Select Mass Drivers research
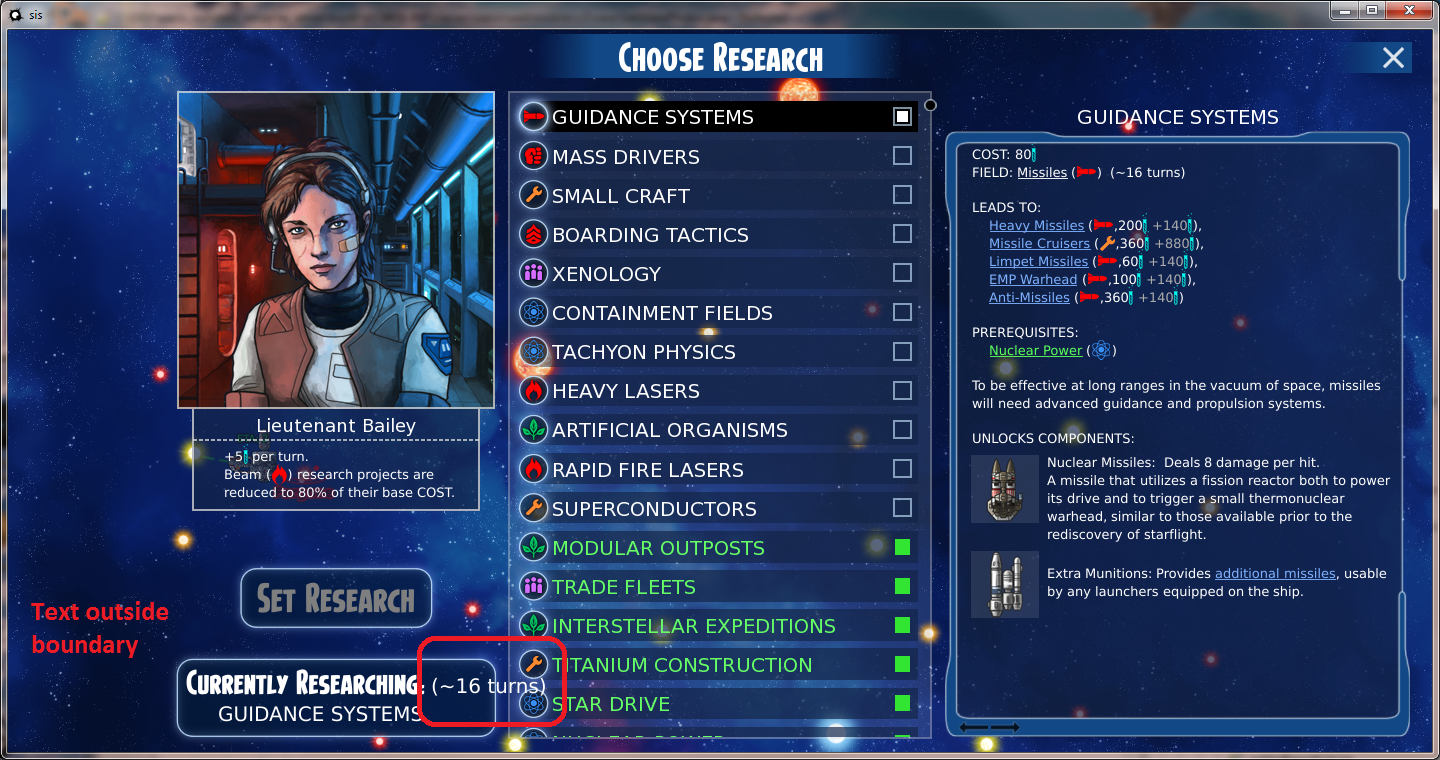Viewport: 1440px width, 760px height. pyautogui.click(x=625, y=157)
